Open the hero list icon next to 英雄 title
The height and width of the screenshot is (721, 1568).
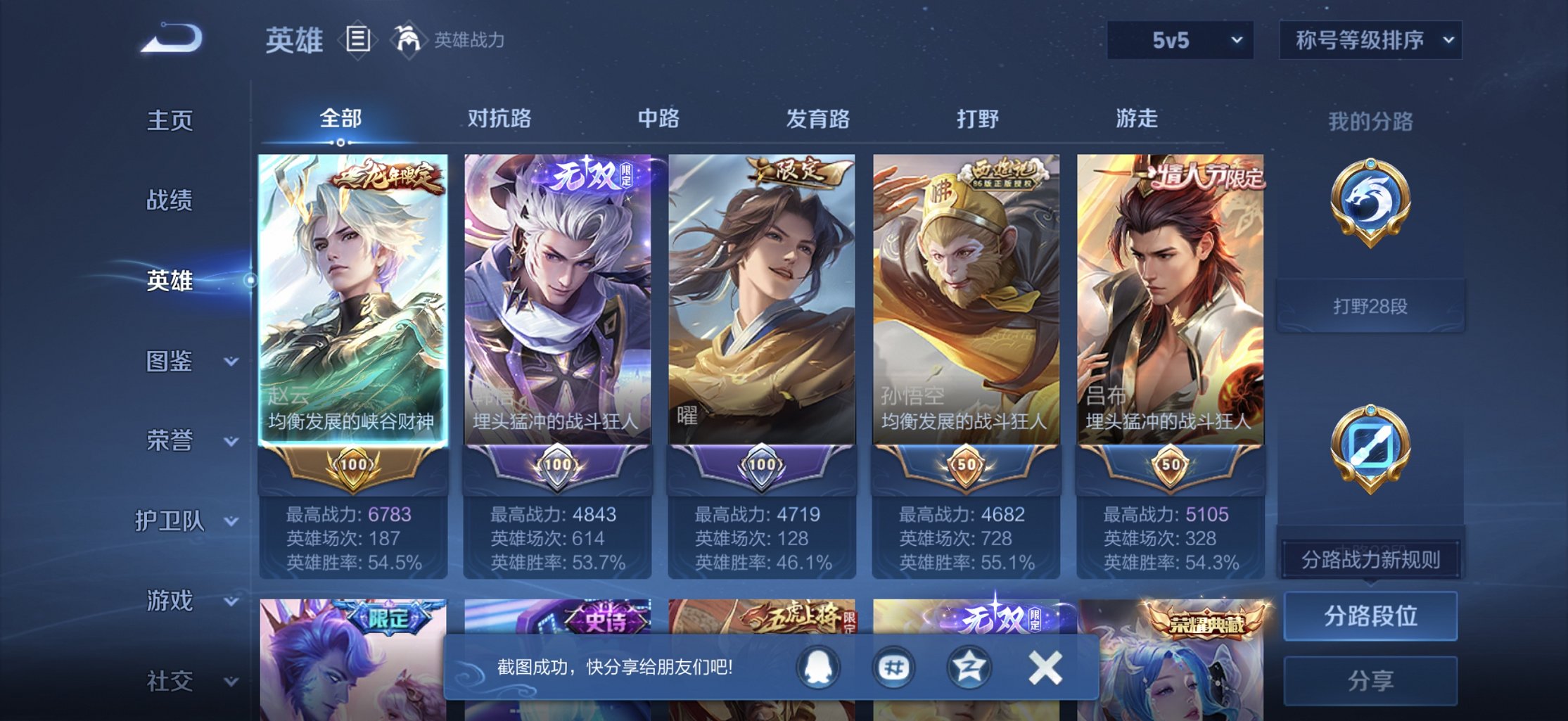pos(358,40)
